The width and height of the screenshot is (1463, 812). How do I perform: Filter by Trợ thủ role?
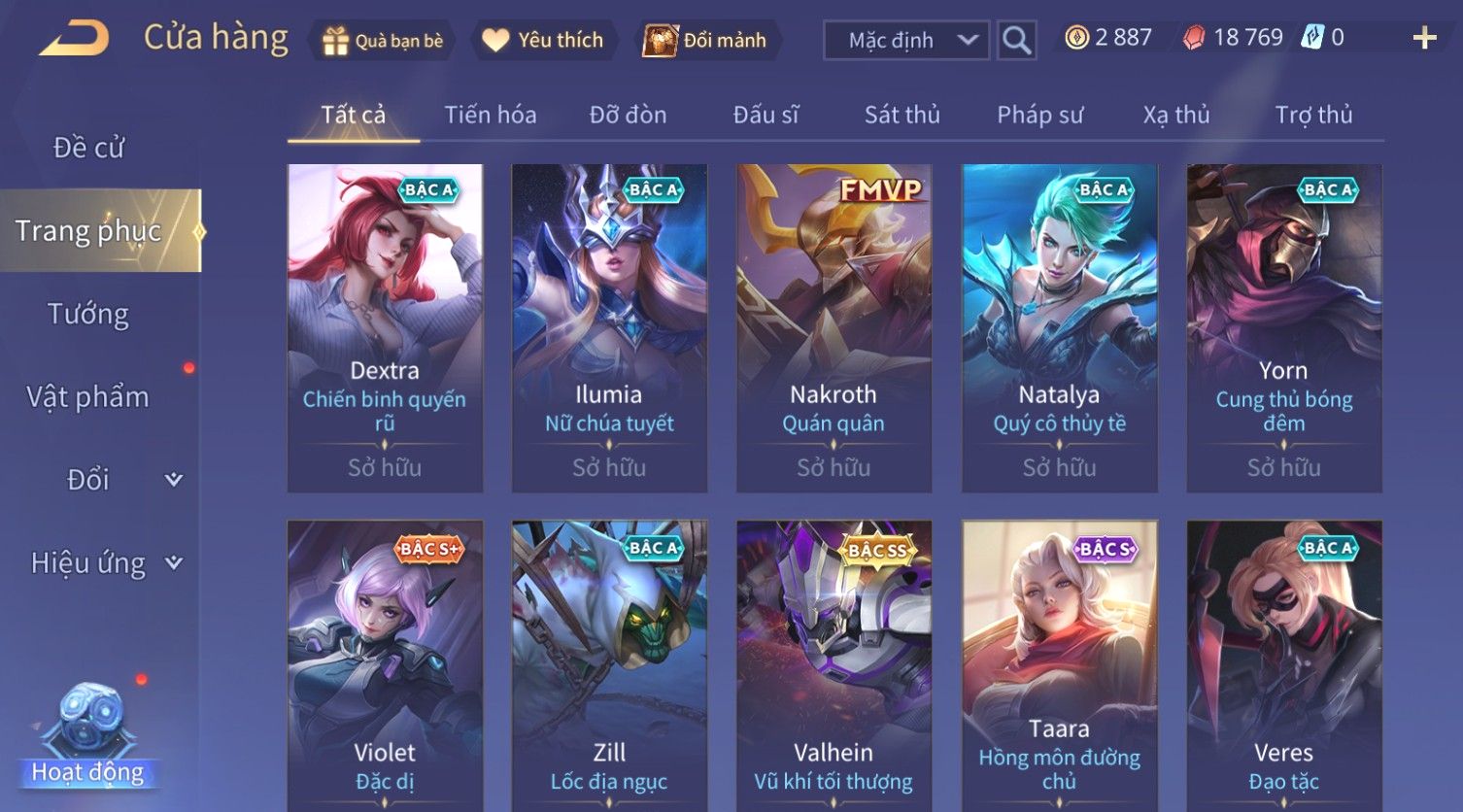pyautogui.click(x=1313, y=115)
